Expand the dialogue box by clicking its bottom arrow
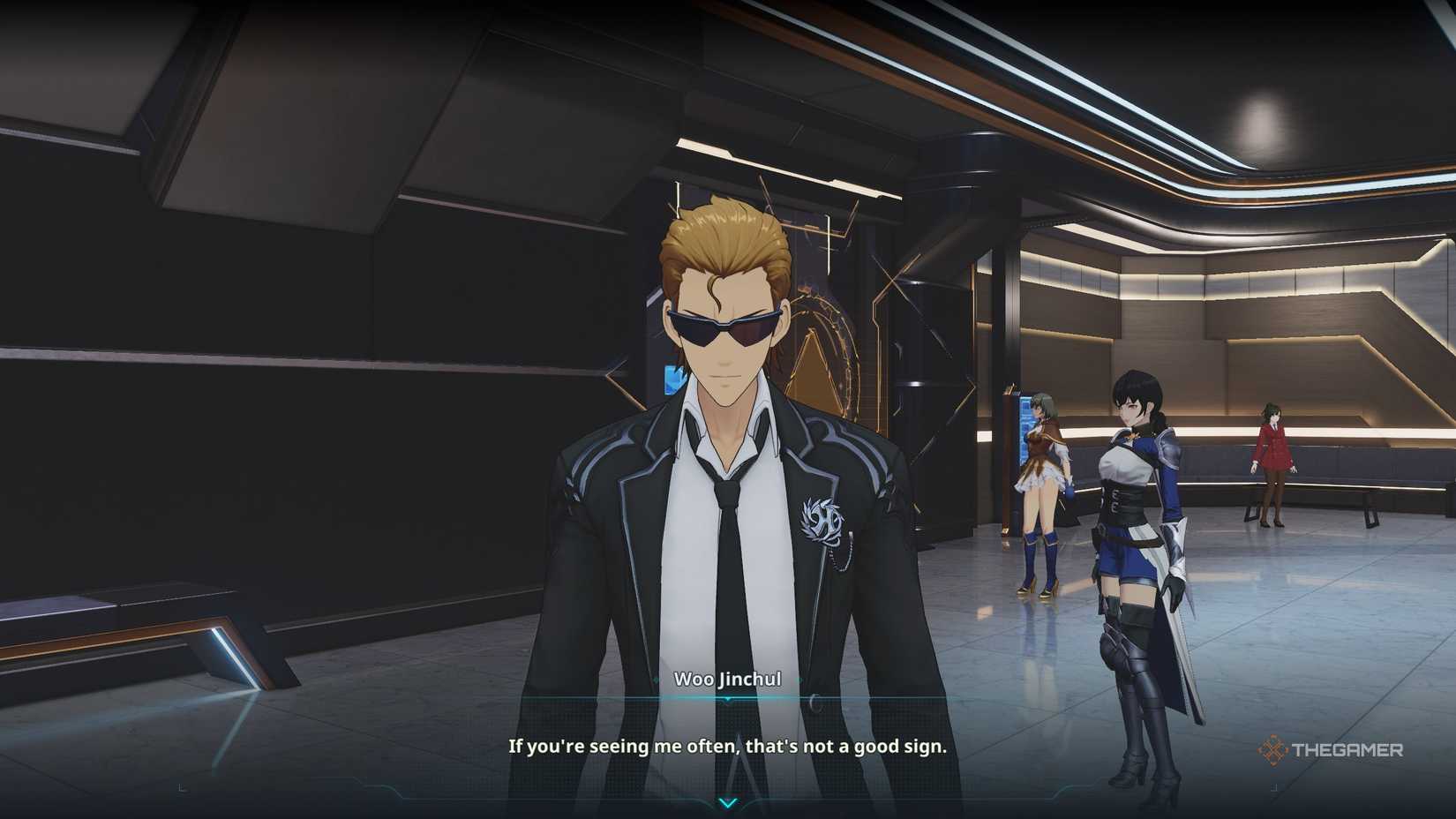The height and width of the screenshot is (819, 1456). [x=728, y=804]
